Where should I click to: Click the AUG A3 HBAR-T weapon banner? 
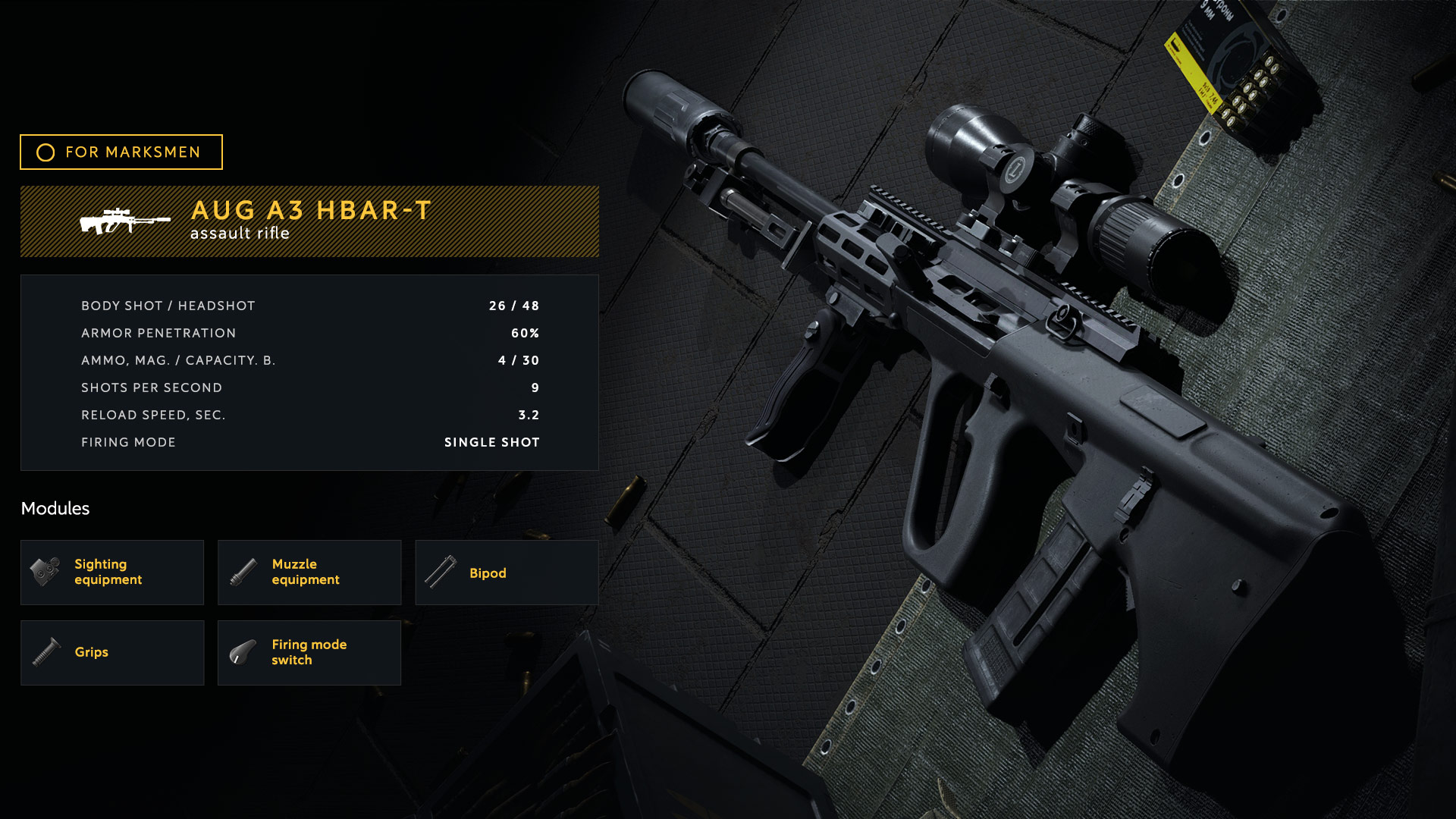309,221
